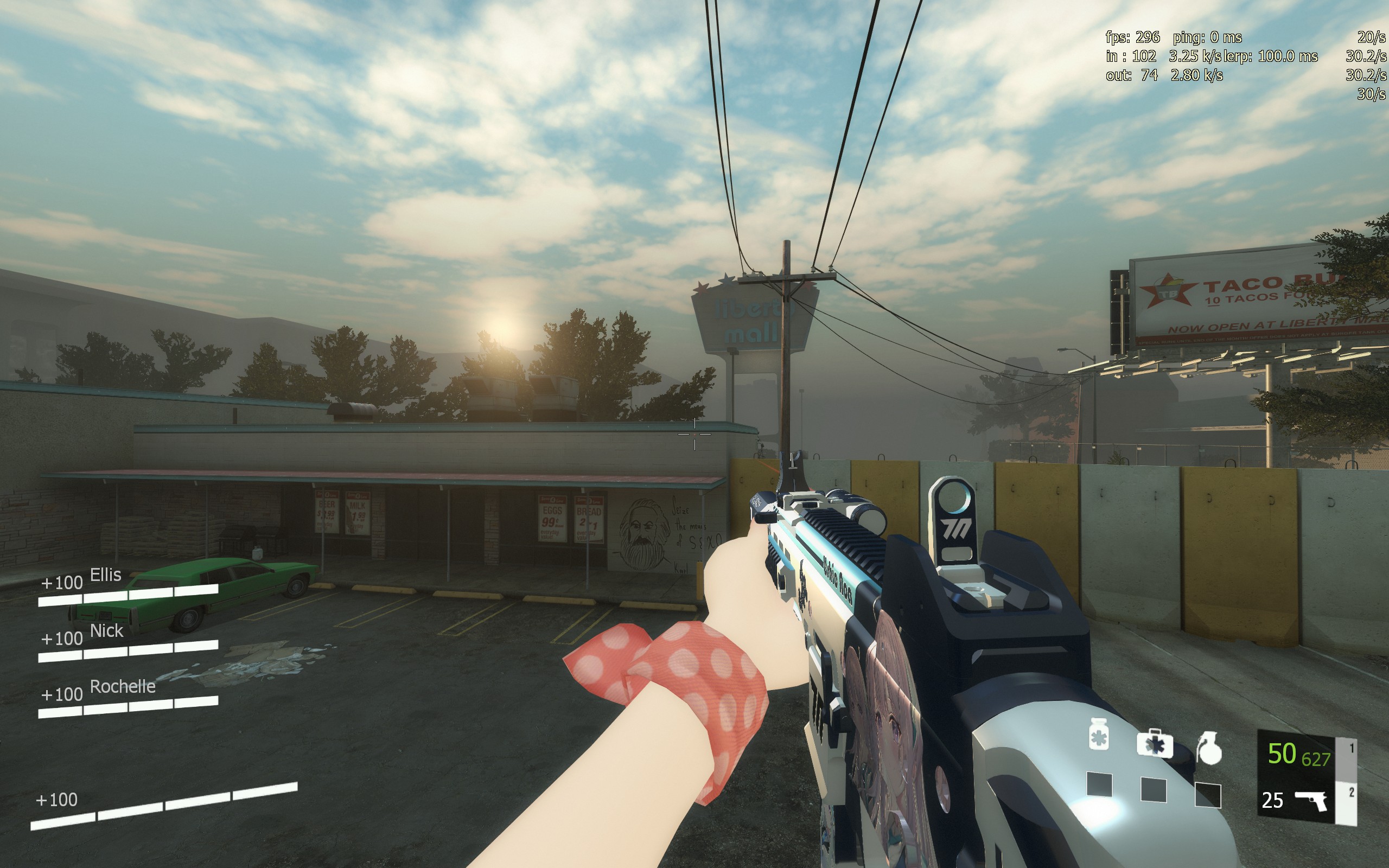Select weapon slot tab number 1

[x=1351, y=749]
